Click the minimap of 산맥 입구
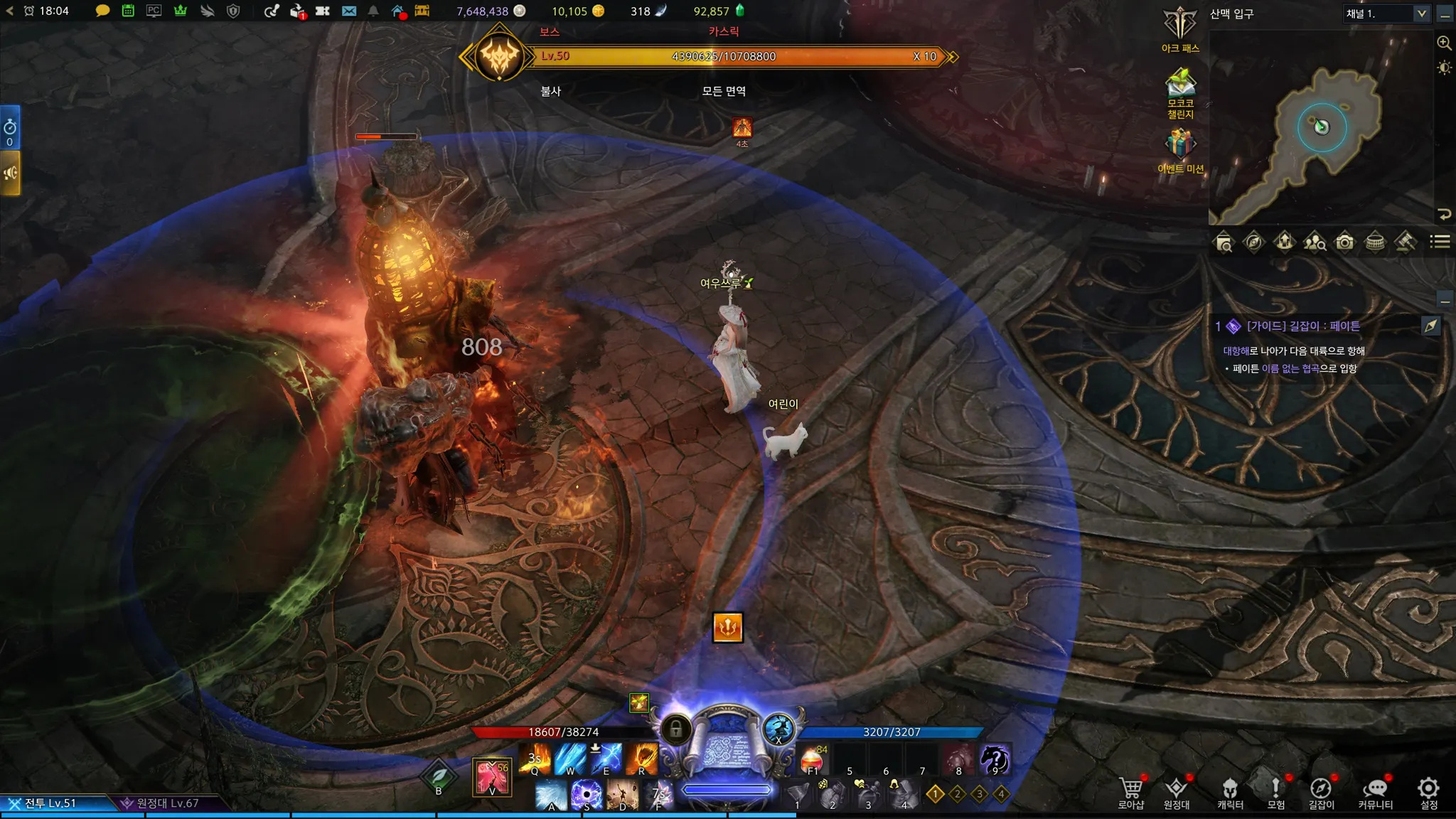The width and height of the screenshot is (1456, 819). point(1321,128)
